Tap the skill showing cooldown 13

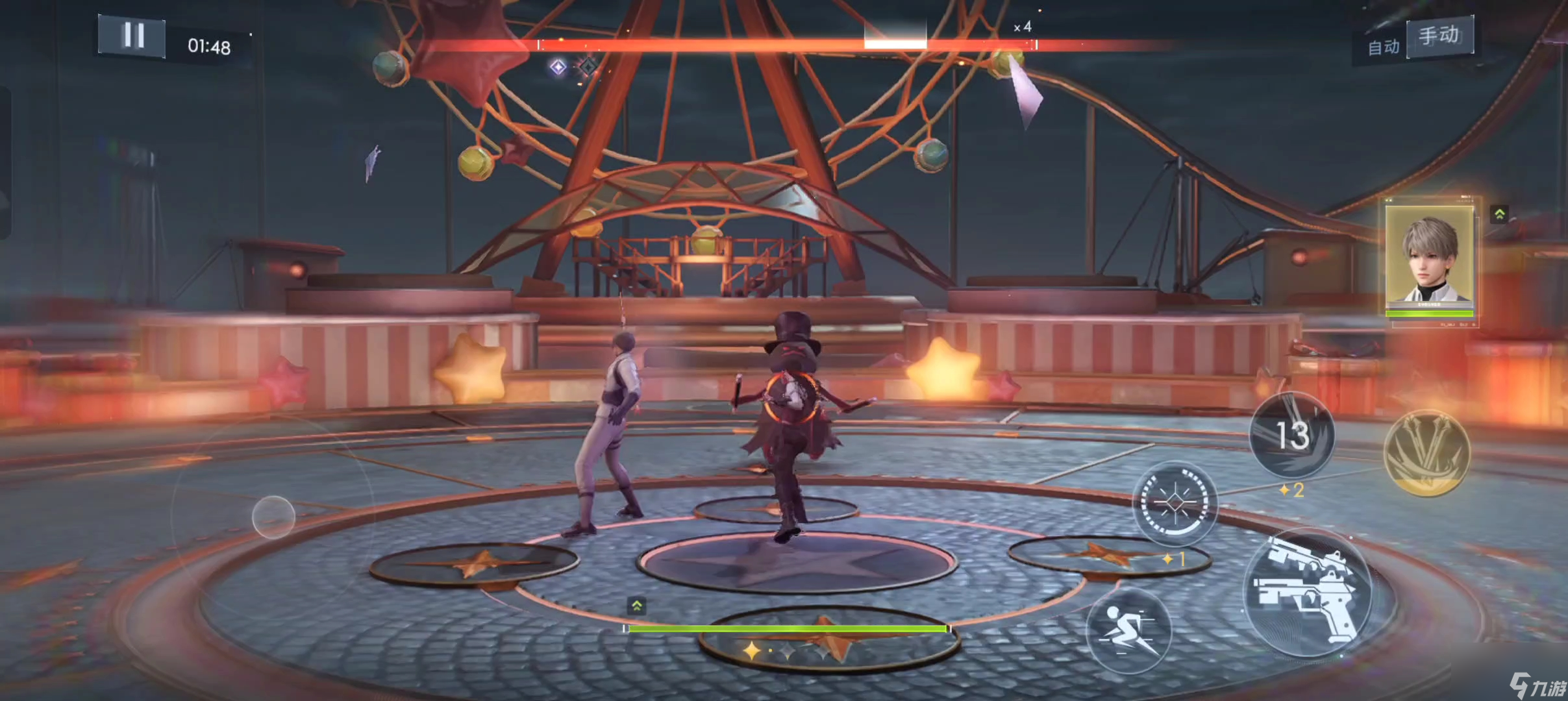click(x=1291, y=435)
